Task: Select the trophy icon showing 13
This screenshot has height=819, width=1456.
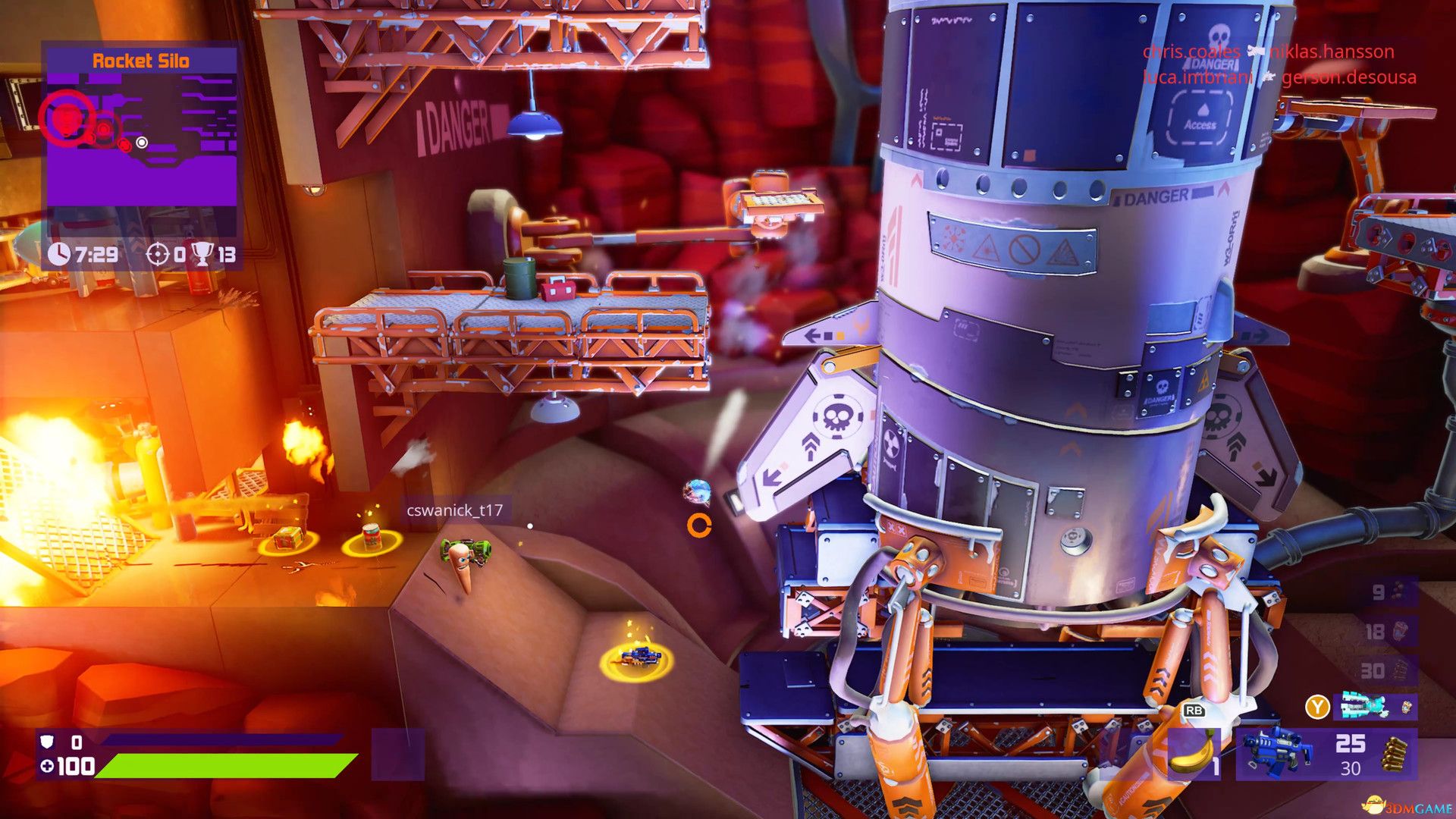Action: click(x=201, y=253)
